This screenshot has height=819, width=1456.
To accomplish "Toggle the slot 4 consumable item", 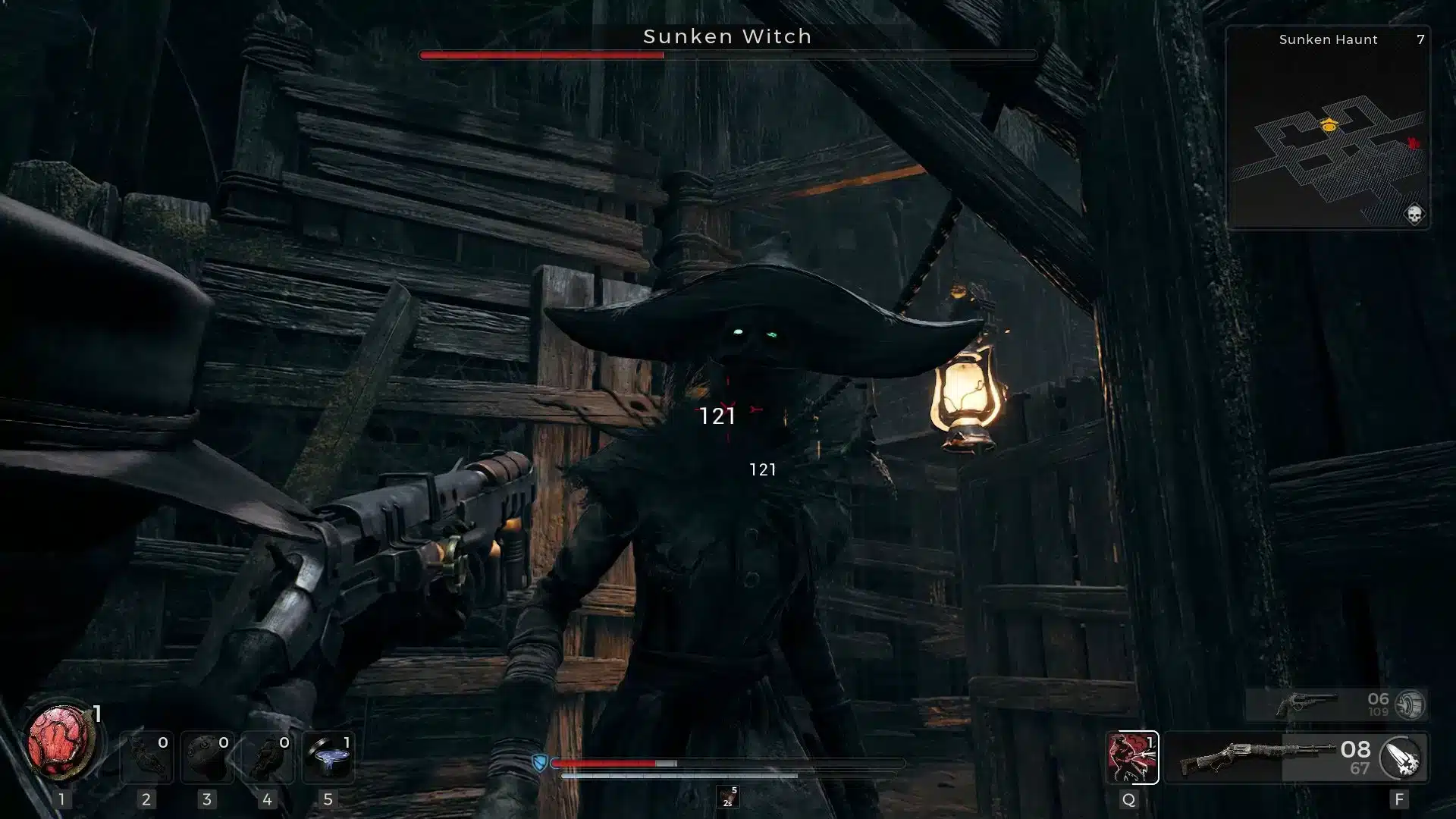I will (268, 758).
